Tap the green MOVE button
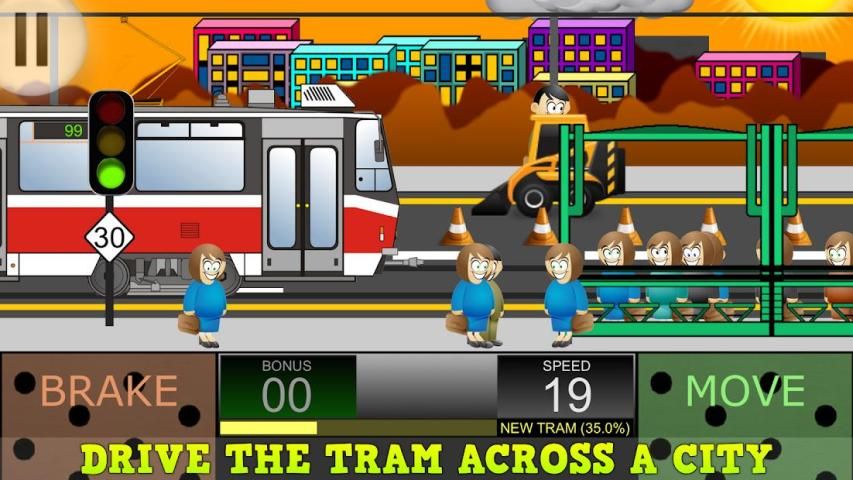The image size is (853, 480). (x=745, y=392)
